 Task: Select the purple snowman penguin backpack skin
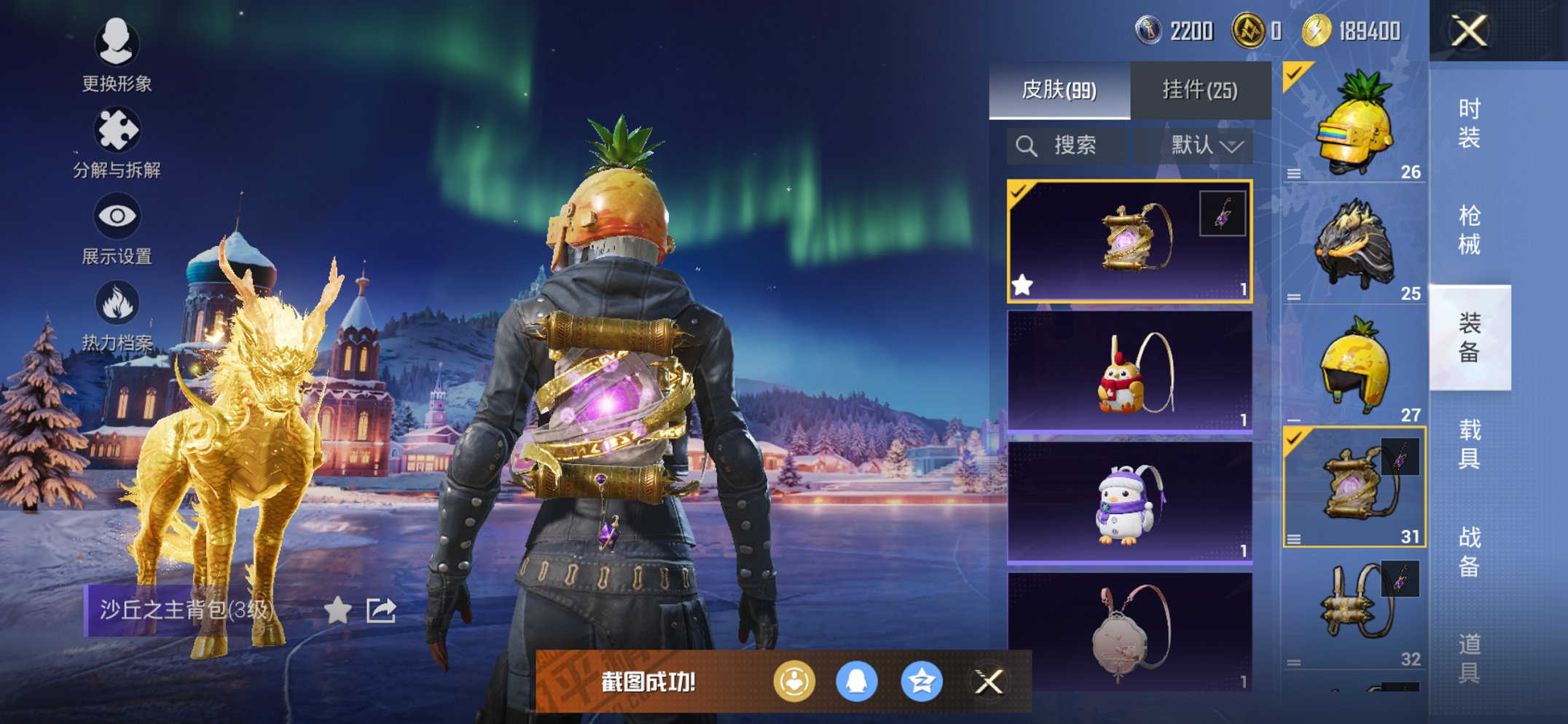[x=1129, y=503]
